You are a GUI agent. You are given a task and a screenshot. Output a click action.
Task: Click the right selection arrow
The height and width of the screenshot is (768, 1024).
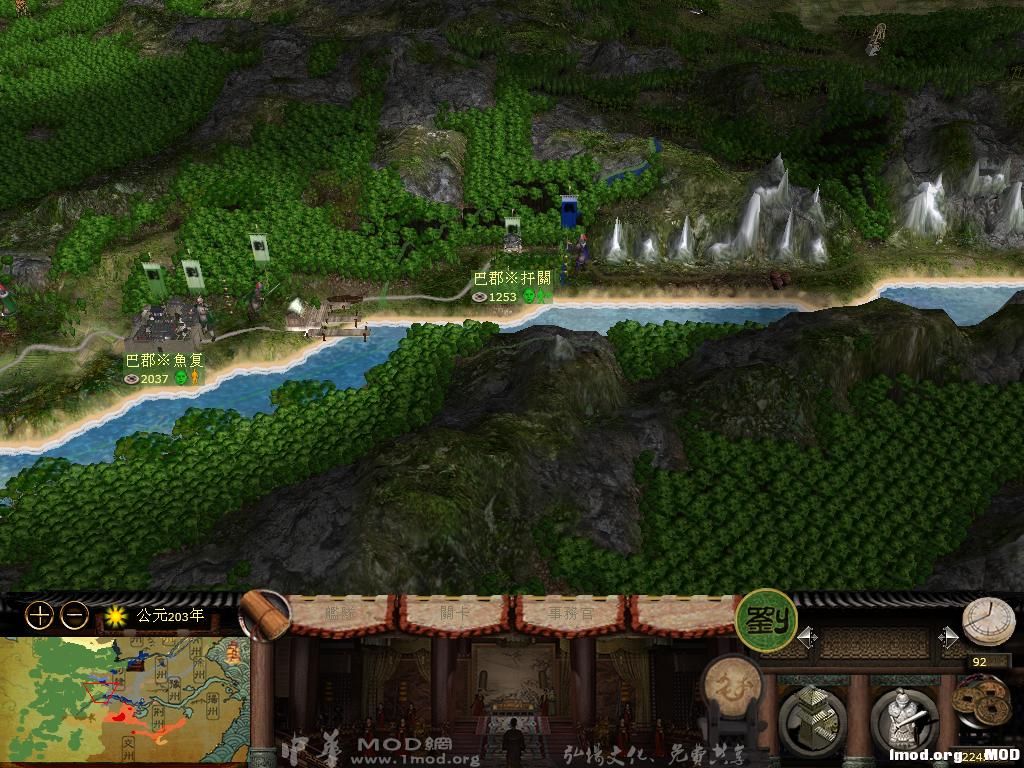[x=948, y=637]
